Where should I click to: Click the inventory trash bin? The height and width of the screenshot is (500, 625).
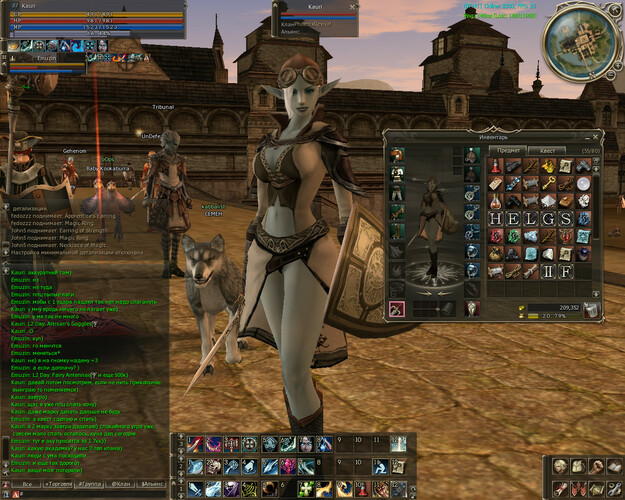coord(590,310)
